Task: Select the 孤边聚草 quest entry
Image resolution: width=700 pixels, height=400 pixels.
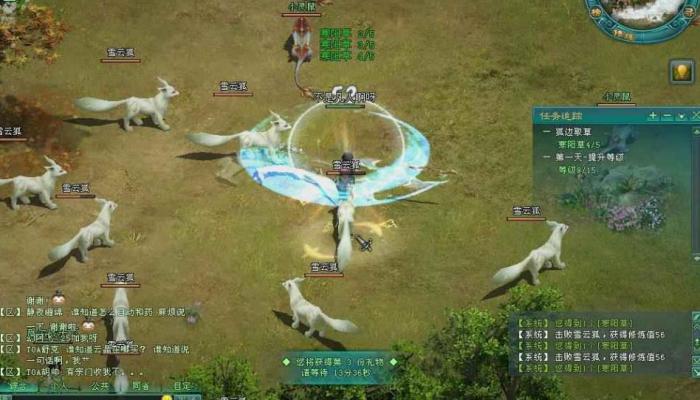Action: (x=573, y=130)
